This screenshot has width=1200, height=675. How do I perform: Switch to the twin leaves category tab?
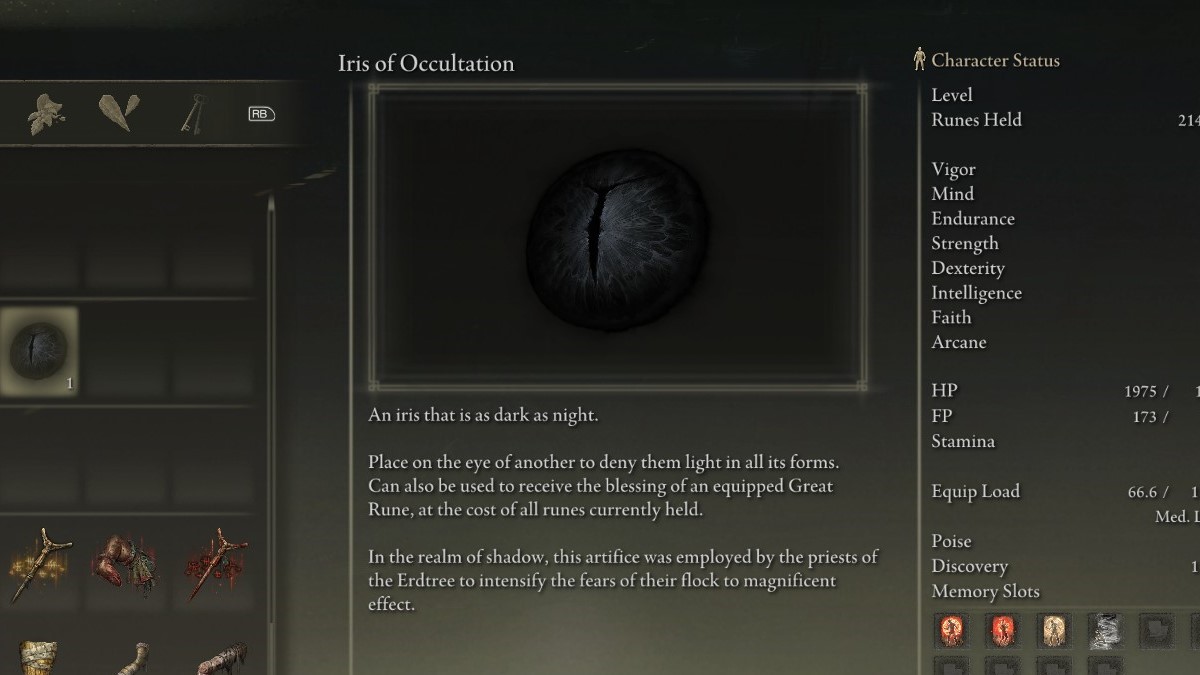(x=118, y=112)
